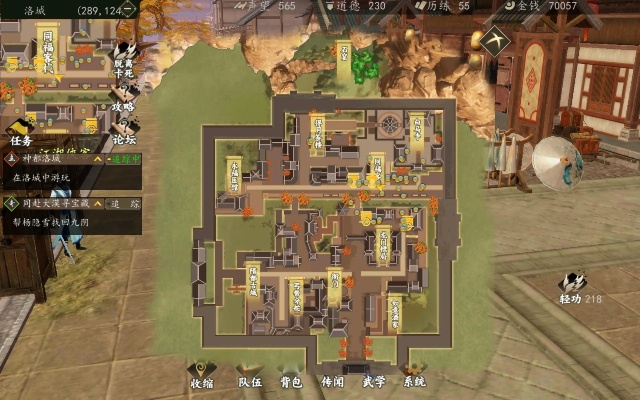Click the 追踪中 tracking button for 神都洛城
The image size is (640, 400).
click(121, 159)
